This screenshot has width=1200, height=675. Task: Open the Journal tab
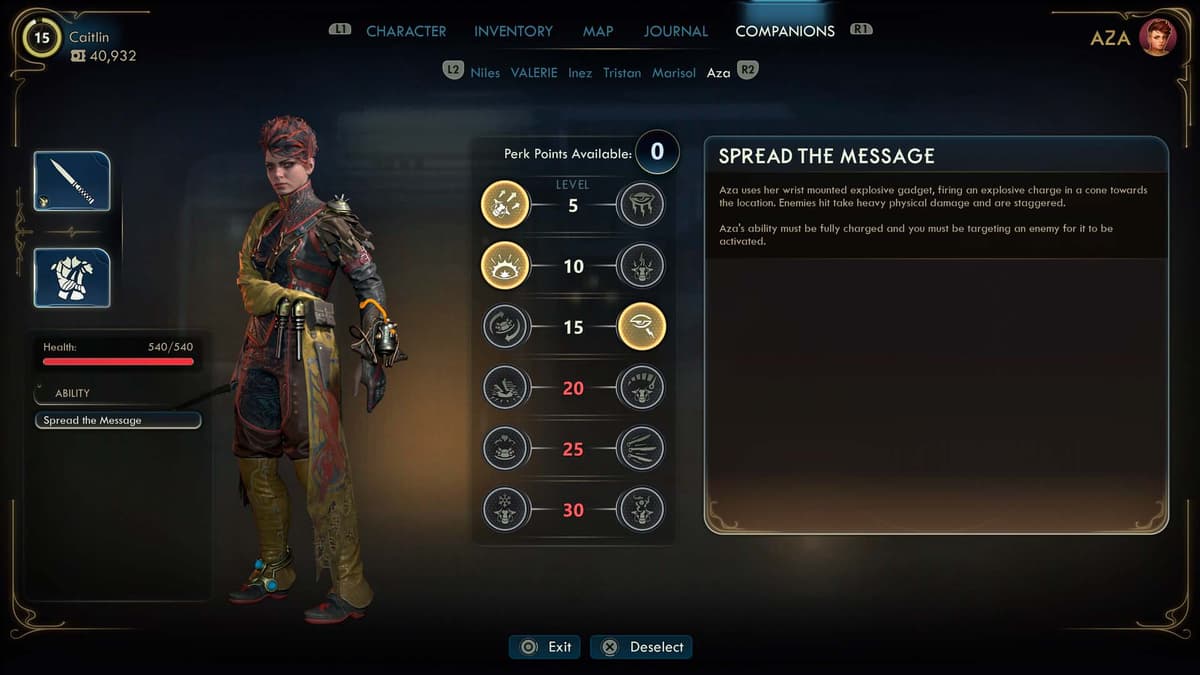click(x=675, y=31)
